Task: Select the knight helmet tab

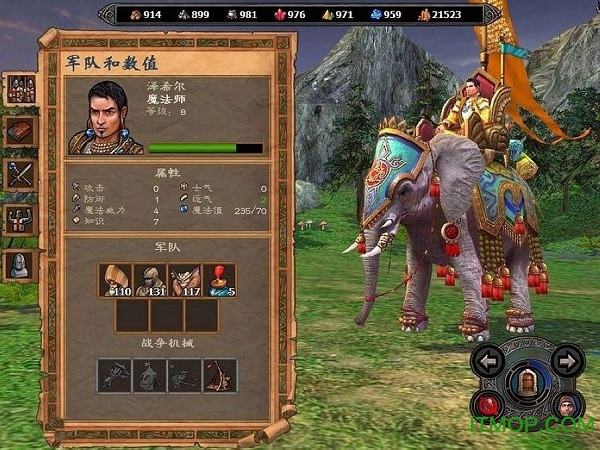Action: click(x=20, y=264)
